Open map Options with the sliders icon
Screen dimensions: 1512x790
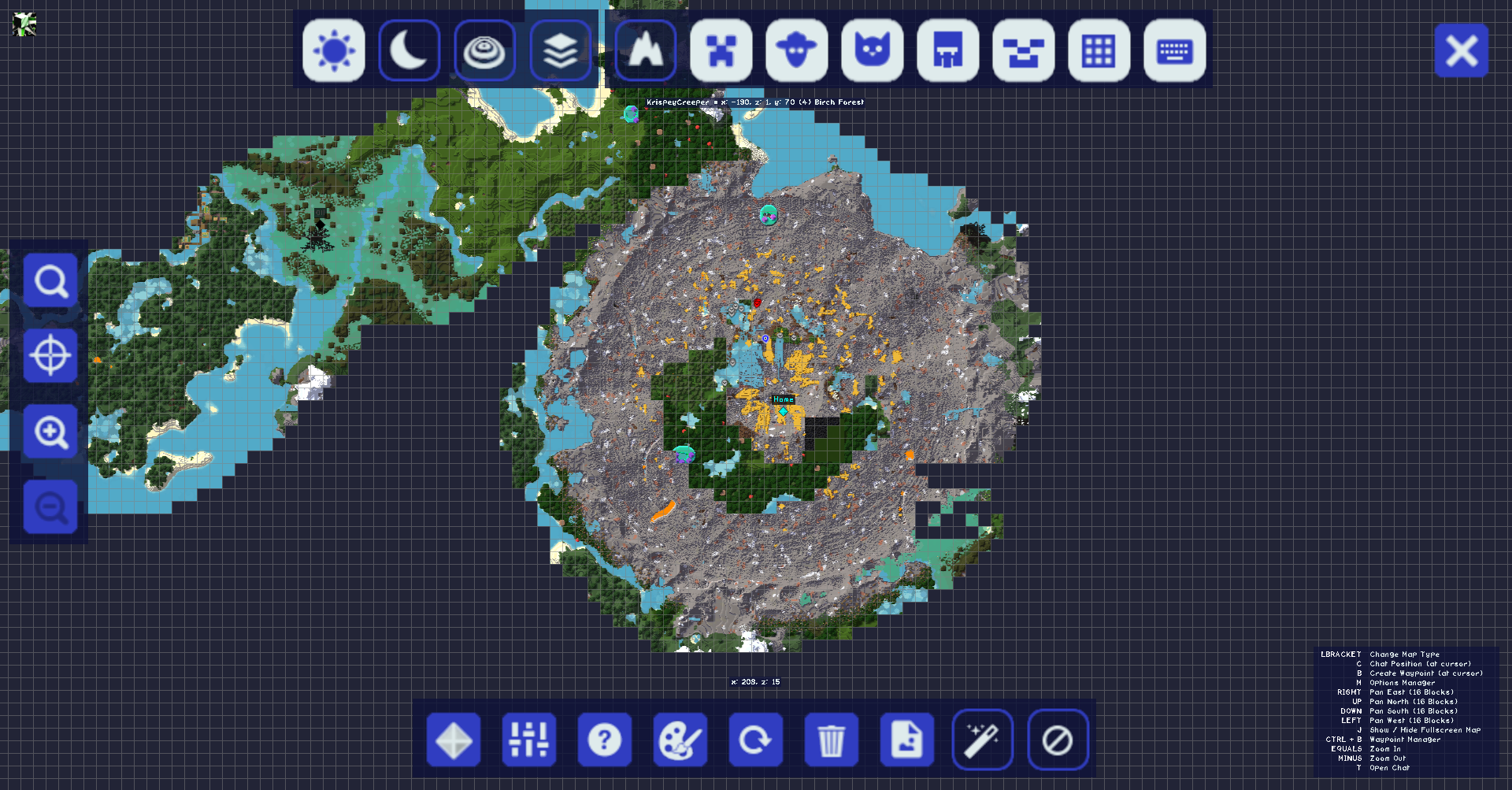528,739
